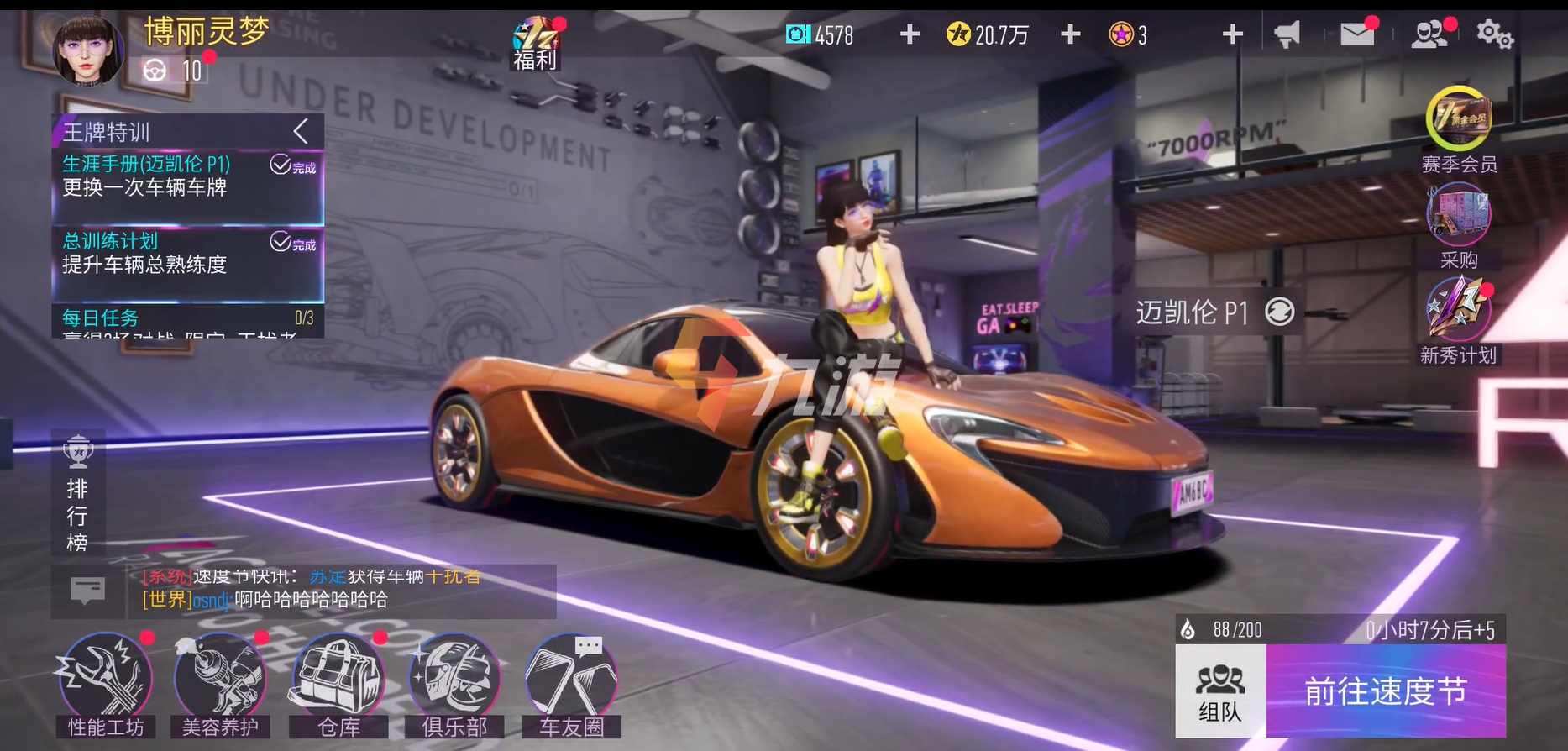This screenshot has height=751, width=1568.
Task: Open the 仓库 warehouse
Action: point(338,685)
